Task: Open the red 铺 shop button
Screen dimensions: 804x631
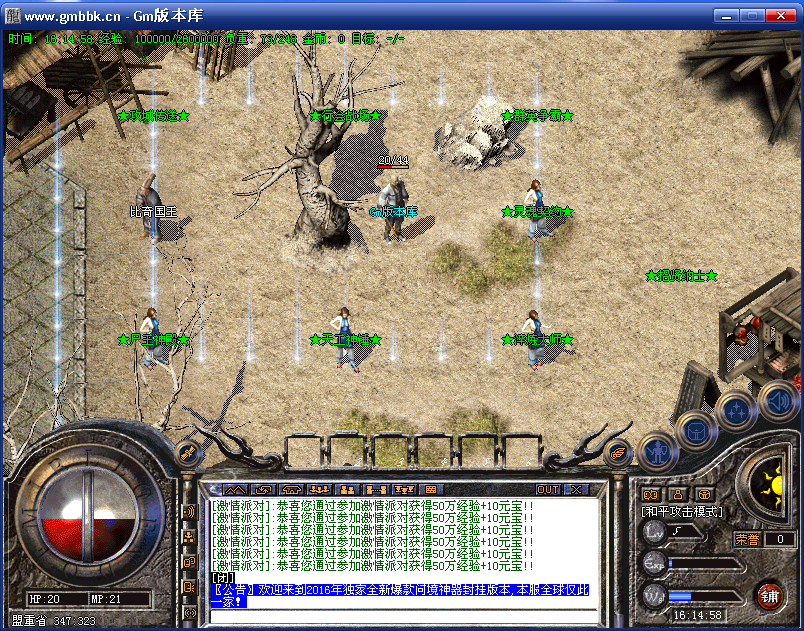Action: click(769, 596)
